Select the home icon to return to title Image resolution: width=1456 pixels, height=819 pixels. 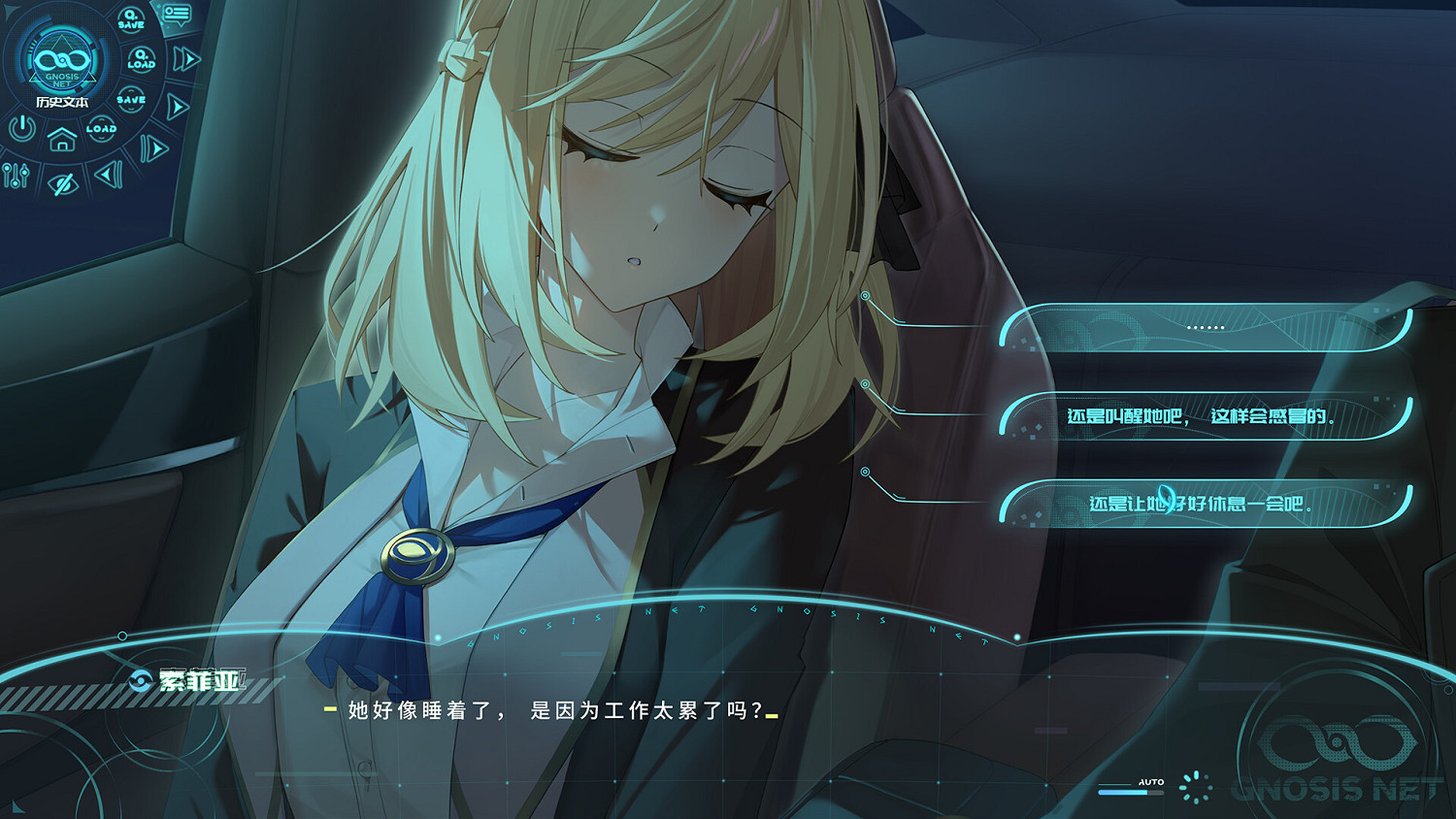click(x=62, y=141)
